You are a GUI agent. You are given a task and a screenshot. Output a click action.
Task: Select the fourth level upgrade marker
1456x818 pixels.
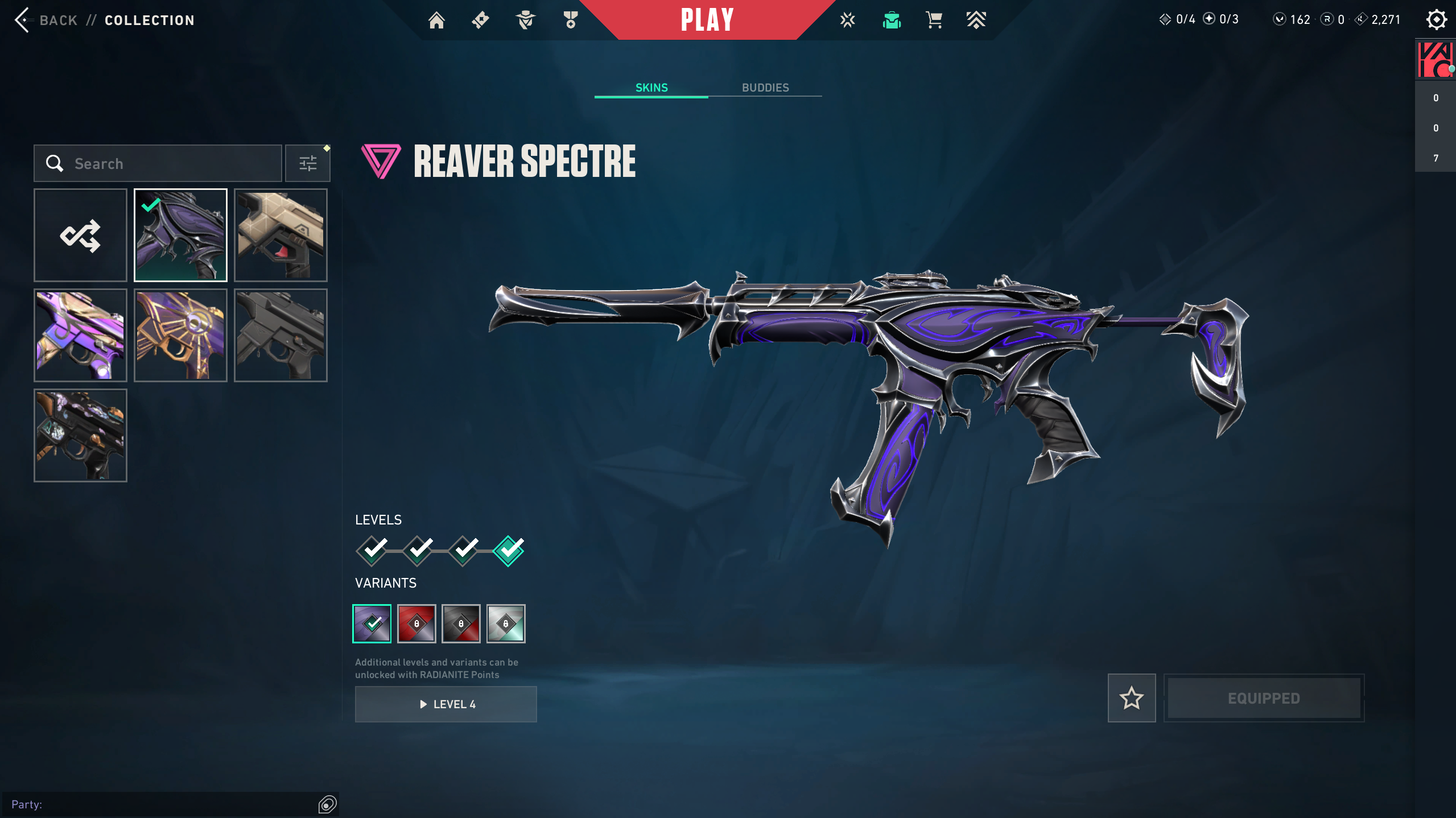pyautogui.click(x=508, y=551)
